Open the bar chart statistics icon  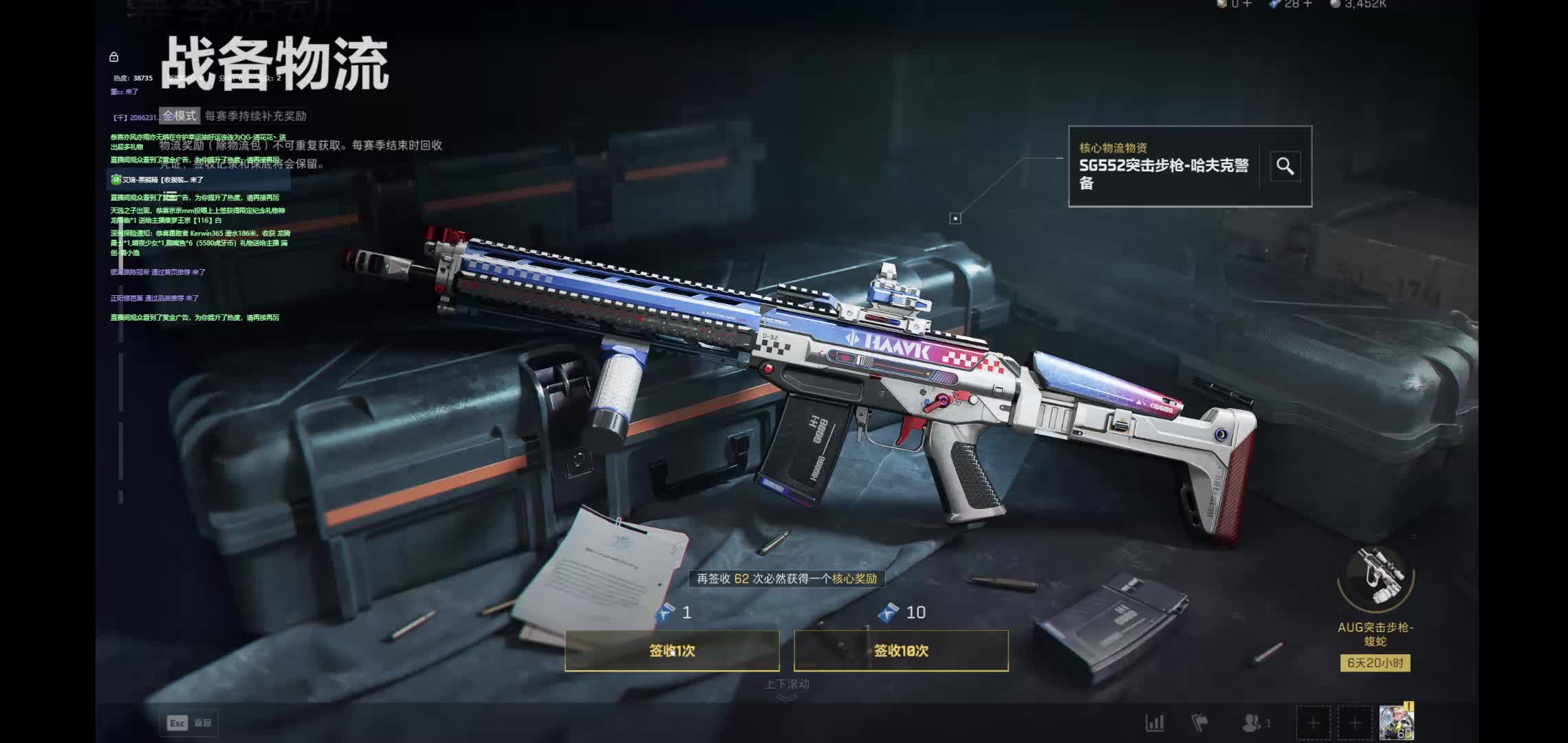click(1154, 723)
